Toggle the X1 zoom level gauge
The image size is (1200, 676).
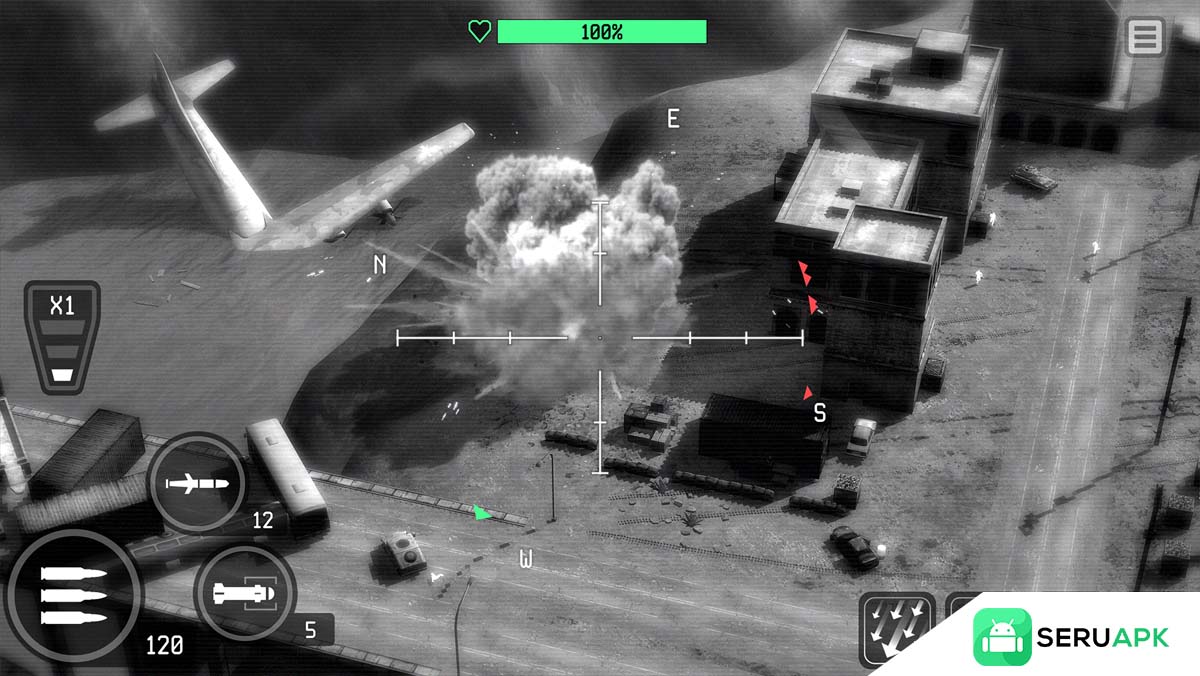pos(62,336)
